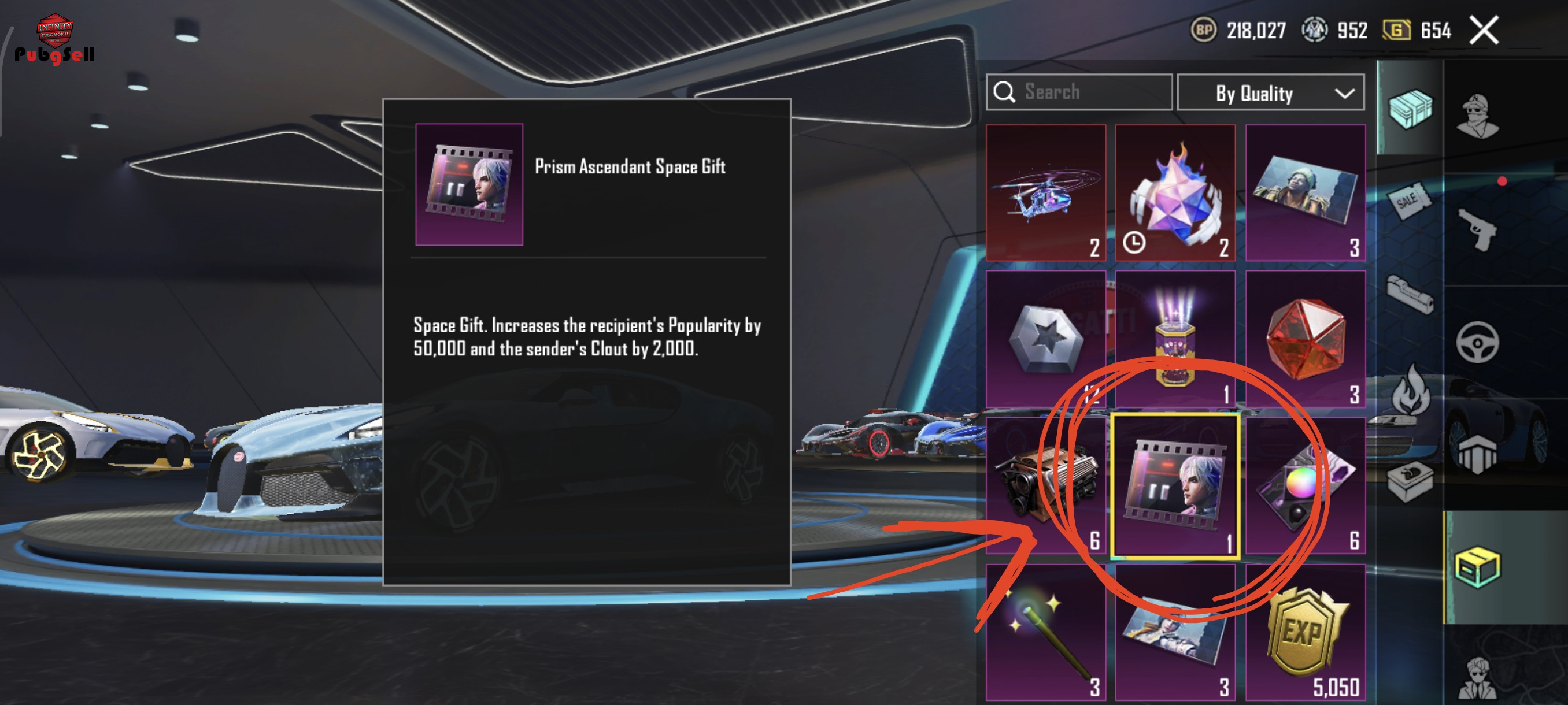1568x705 pixels.
Task: Open the teal crate category tab
Action: tap(1410, 108)
